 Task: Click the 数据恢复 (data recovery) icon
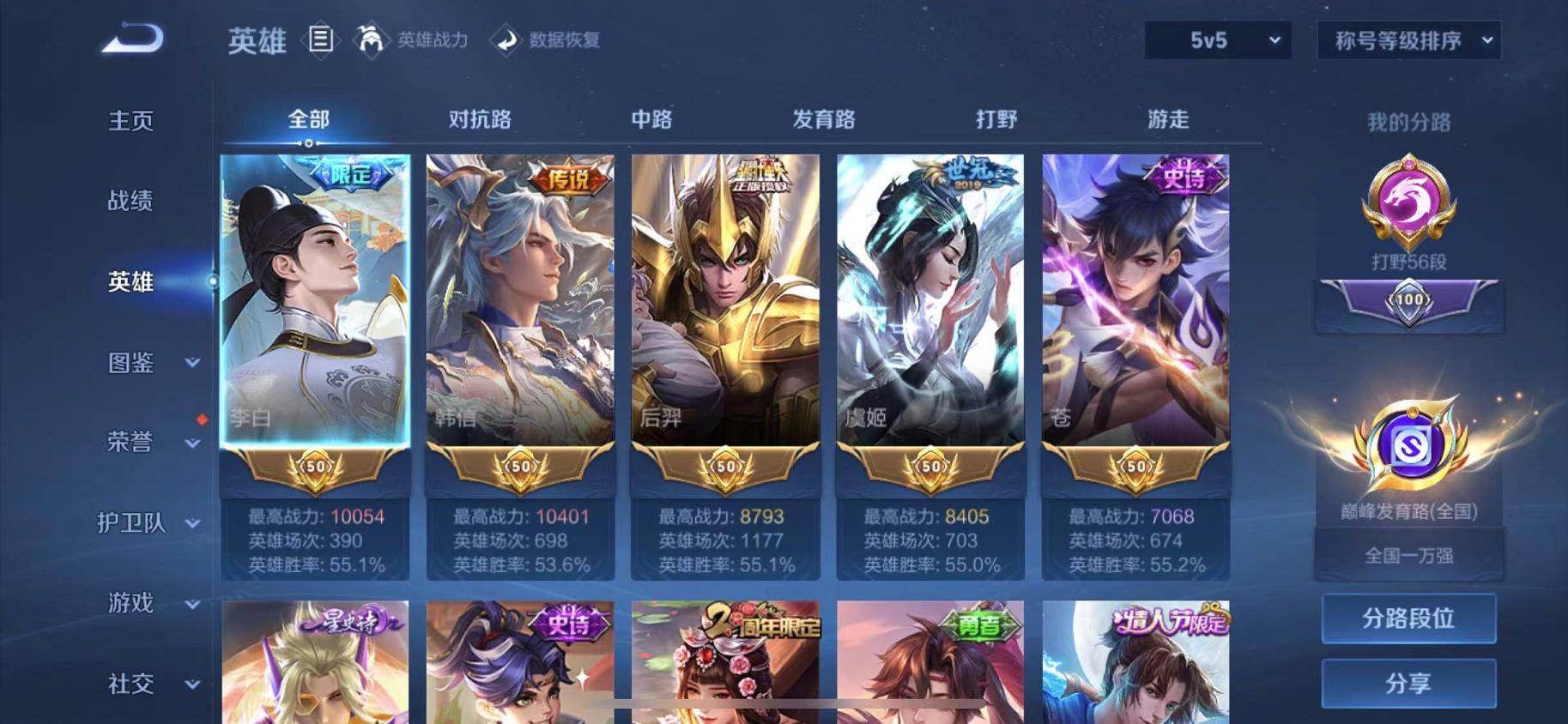point(505,38)
